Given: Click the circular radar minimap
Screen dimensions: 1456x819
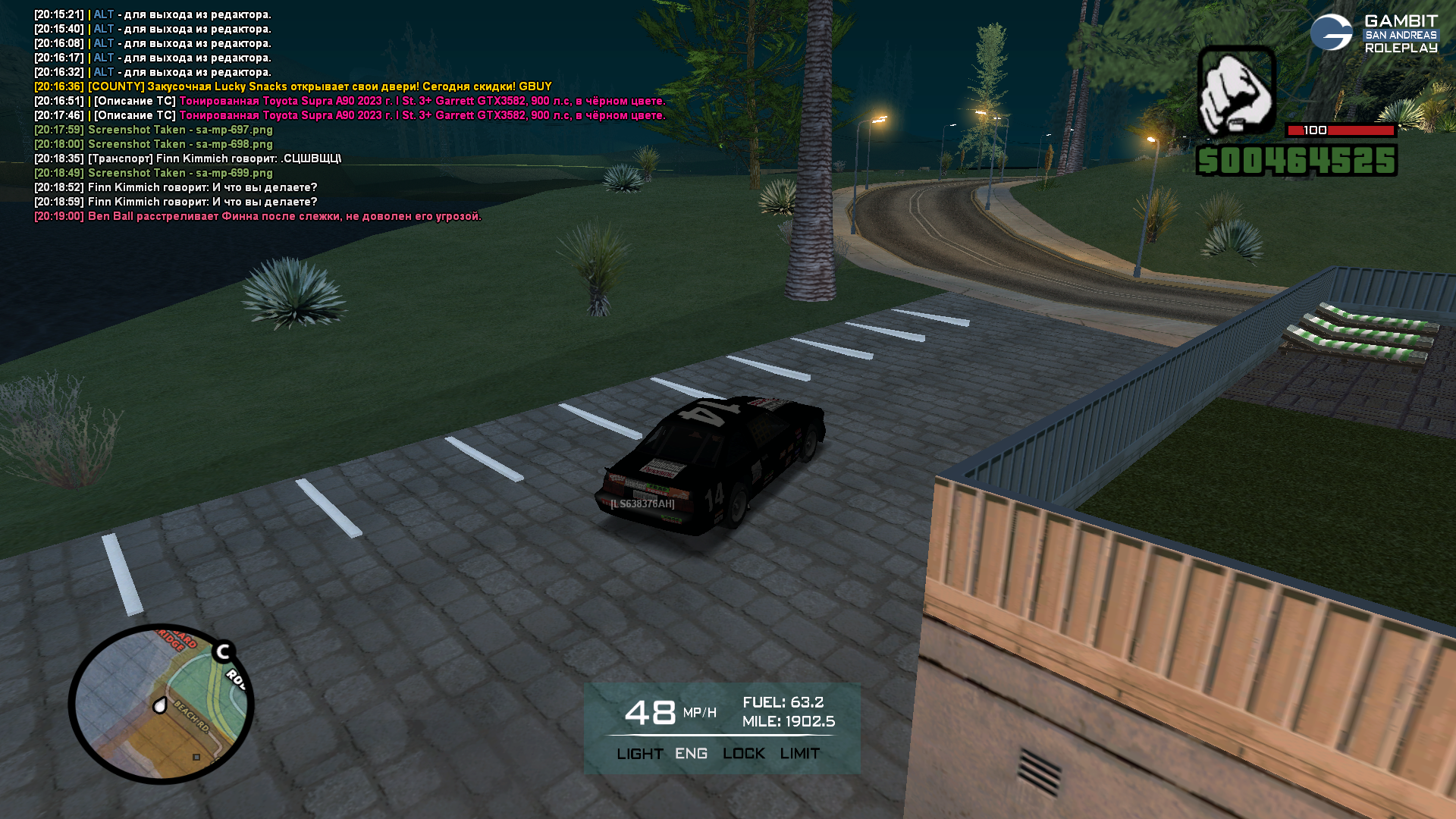Looking at the screenshot, I should [161, 704].
